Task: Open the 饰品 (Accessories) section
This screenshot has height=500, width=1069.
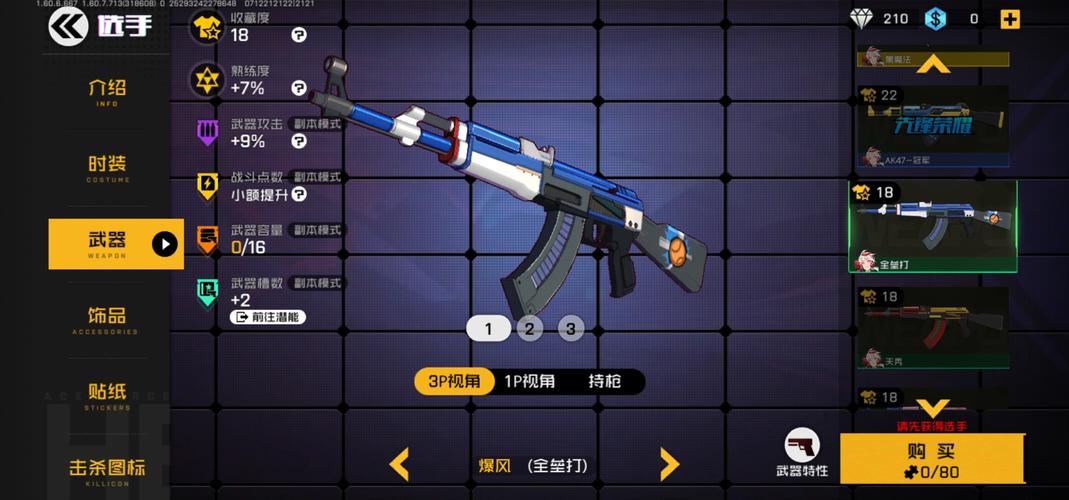Action: coord(107,319)
